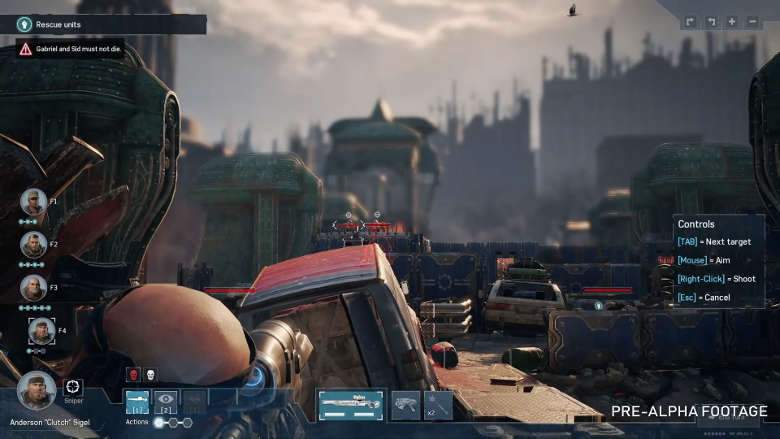This screenshot has width=780, height=439.
Task: Click the white skull status icon
Action: [x=150, y=374]
